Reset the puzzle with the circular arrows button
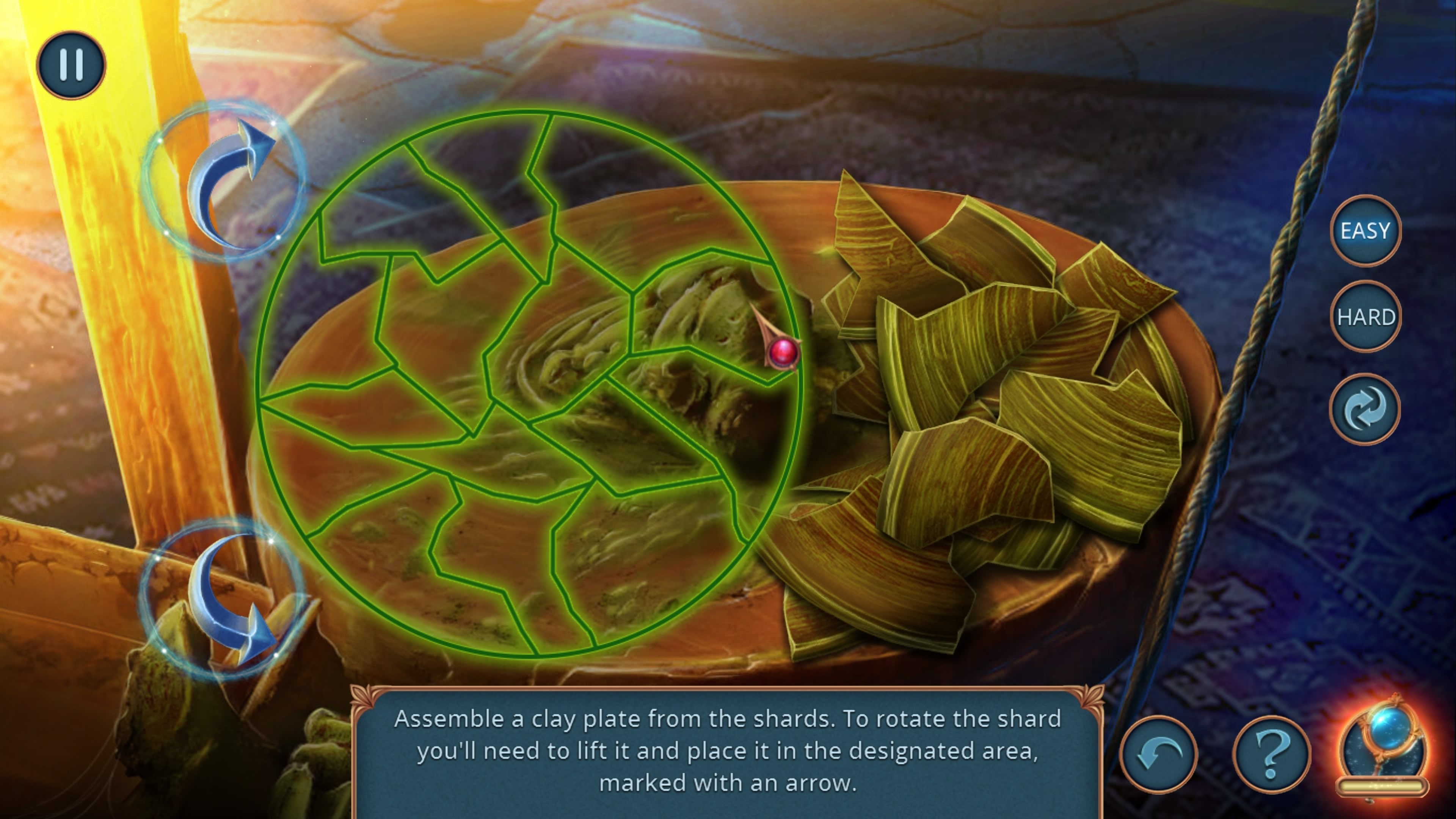Screen dimensions: 1456x819 click(x=1365, y=409)
